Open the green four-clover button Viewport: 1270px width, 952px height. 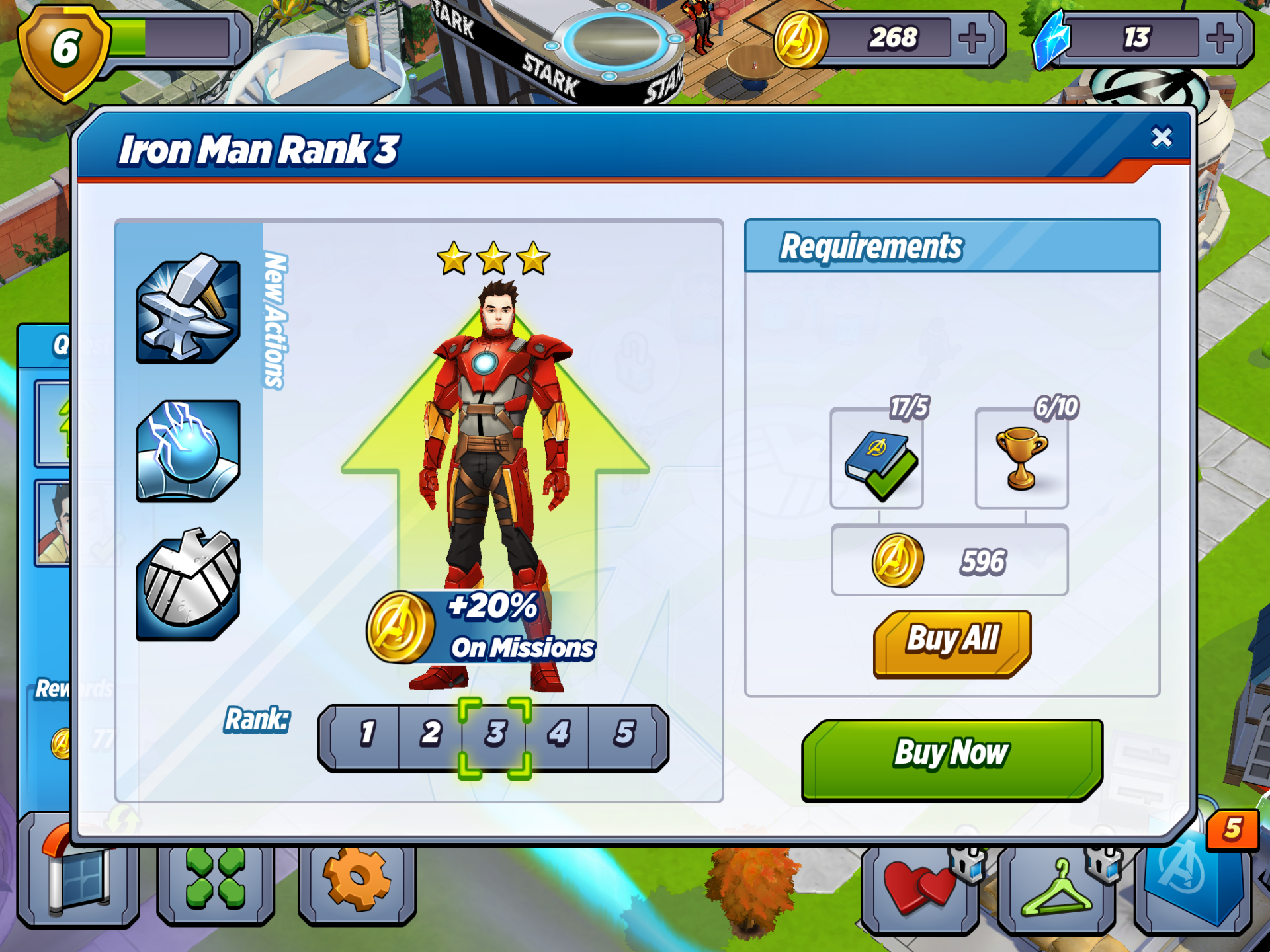pyautogui.click(x=216, y=883)
